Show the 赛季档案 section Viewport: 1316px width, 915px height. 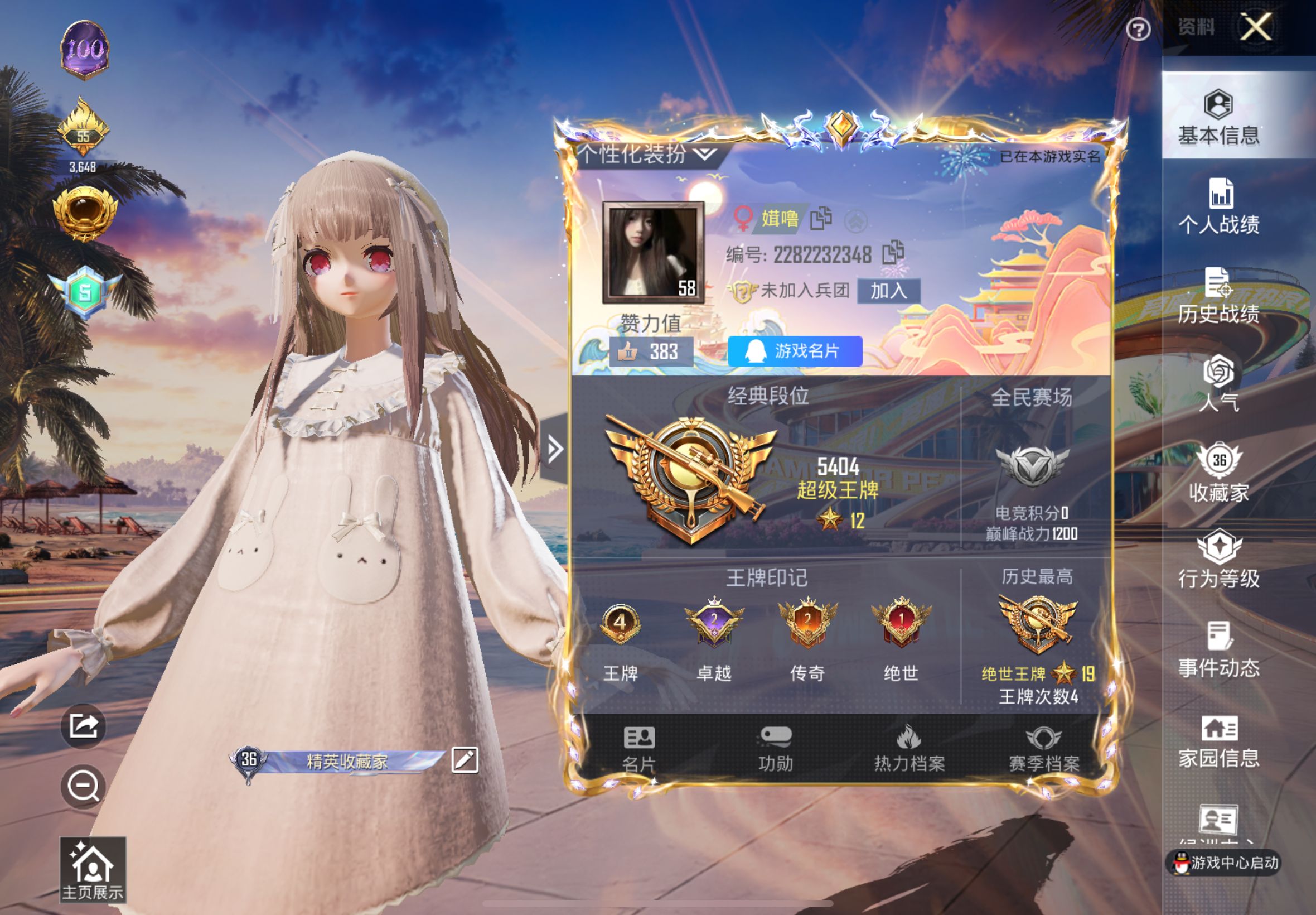click(1043, 748)
